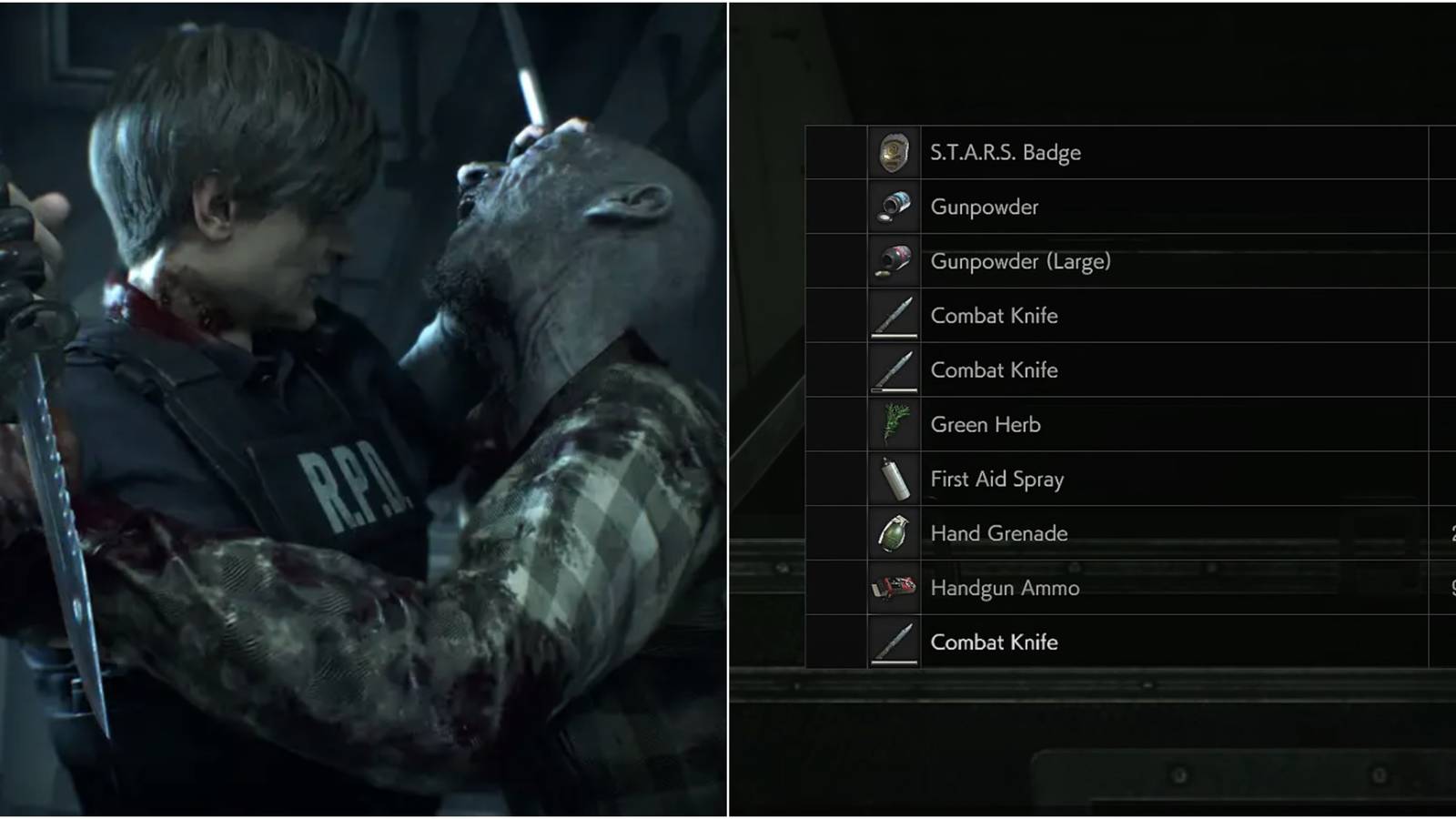Viewport: 1456px width, 819px height.
Task: Select the Gunpowder icon
Action: (893, 207)
